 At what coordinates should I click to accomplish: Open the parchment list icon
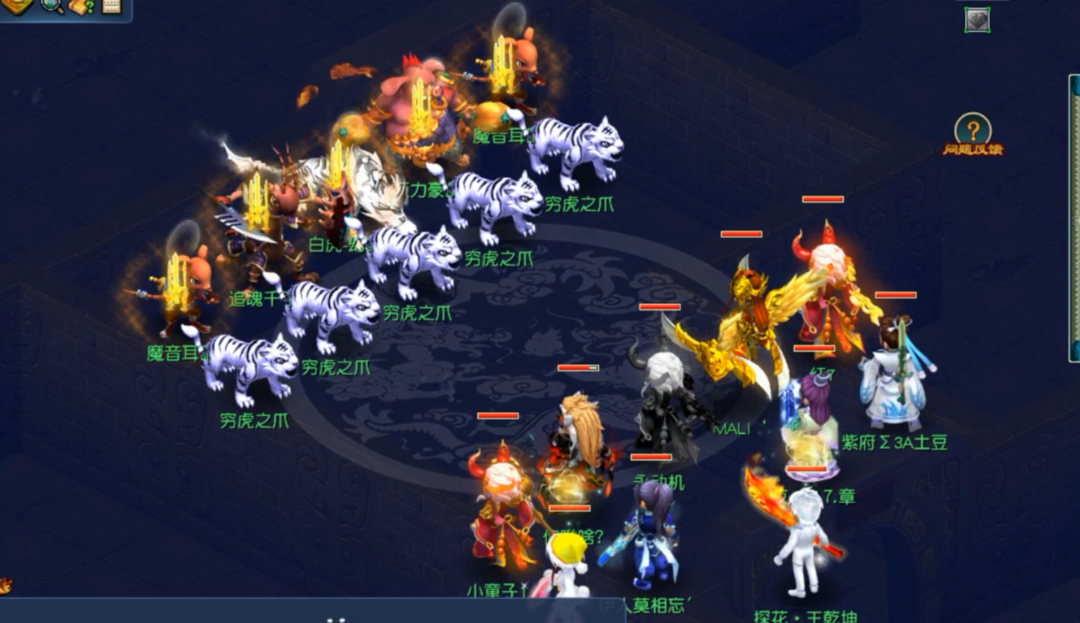(110, 6)
